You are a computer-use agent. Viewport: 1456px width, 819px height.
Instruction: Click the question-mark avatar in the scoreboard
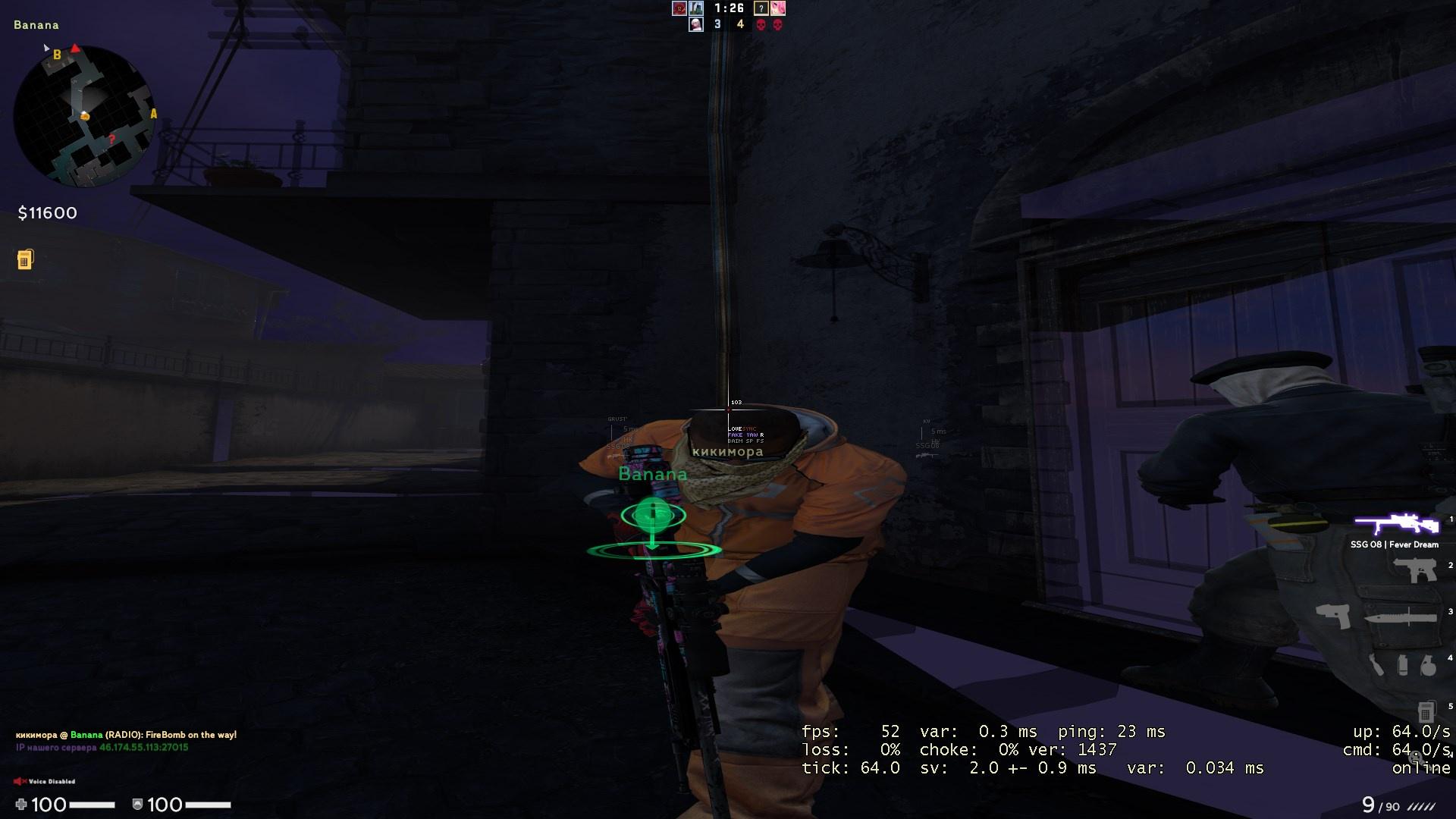point(761,8)
